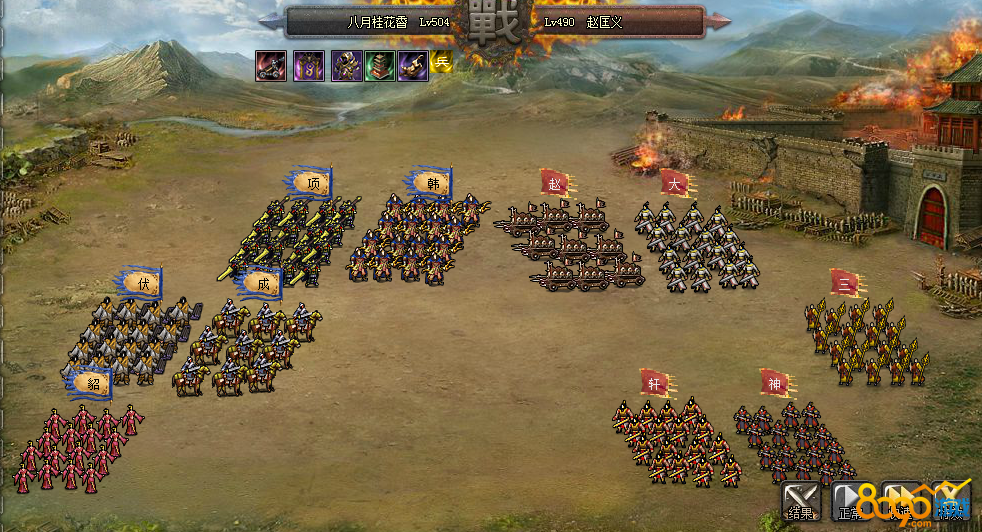
Task: Click the yellow 兵 troop badge
Action: click(x=442, y=63)
